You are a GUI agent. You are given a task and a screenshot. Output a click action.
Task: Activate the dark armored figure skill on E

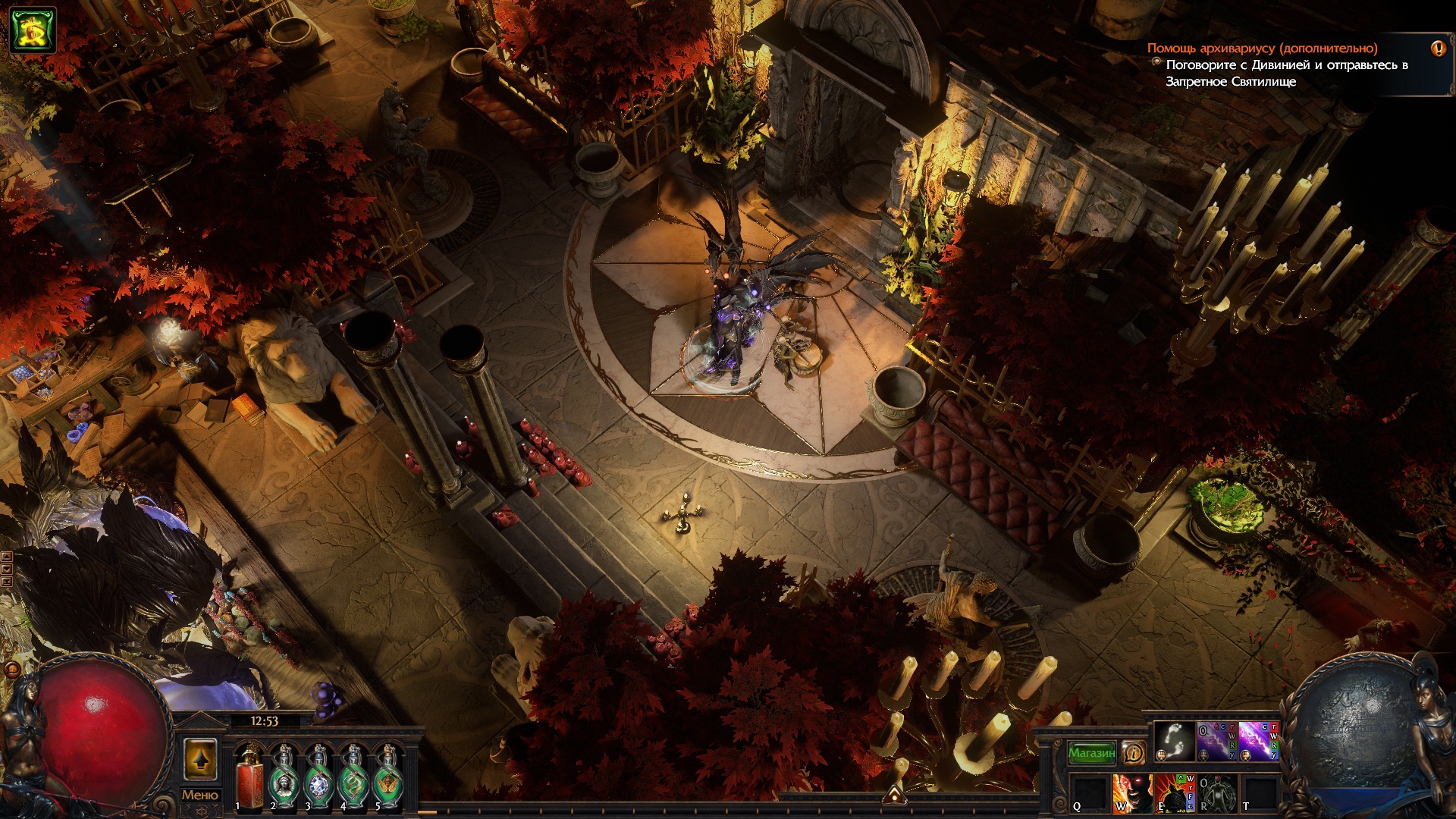click(x=1174, y=793)
